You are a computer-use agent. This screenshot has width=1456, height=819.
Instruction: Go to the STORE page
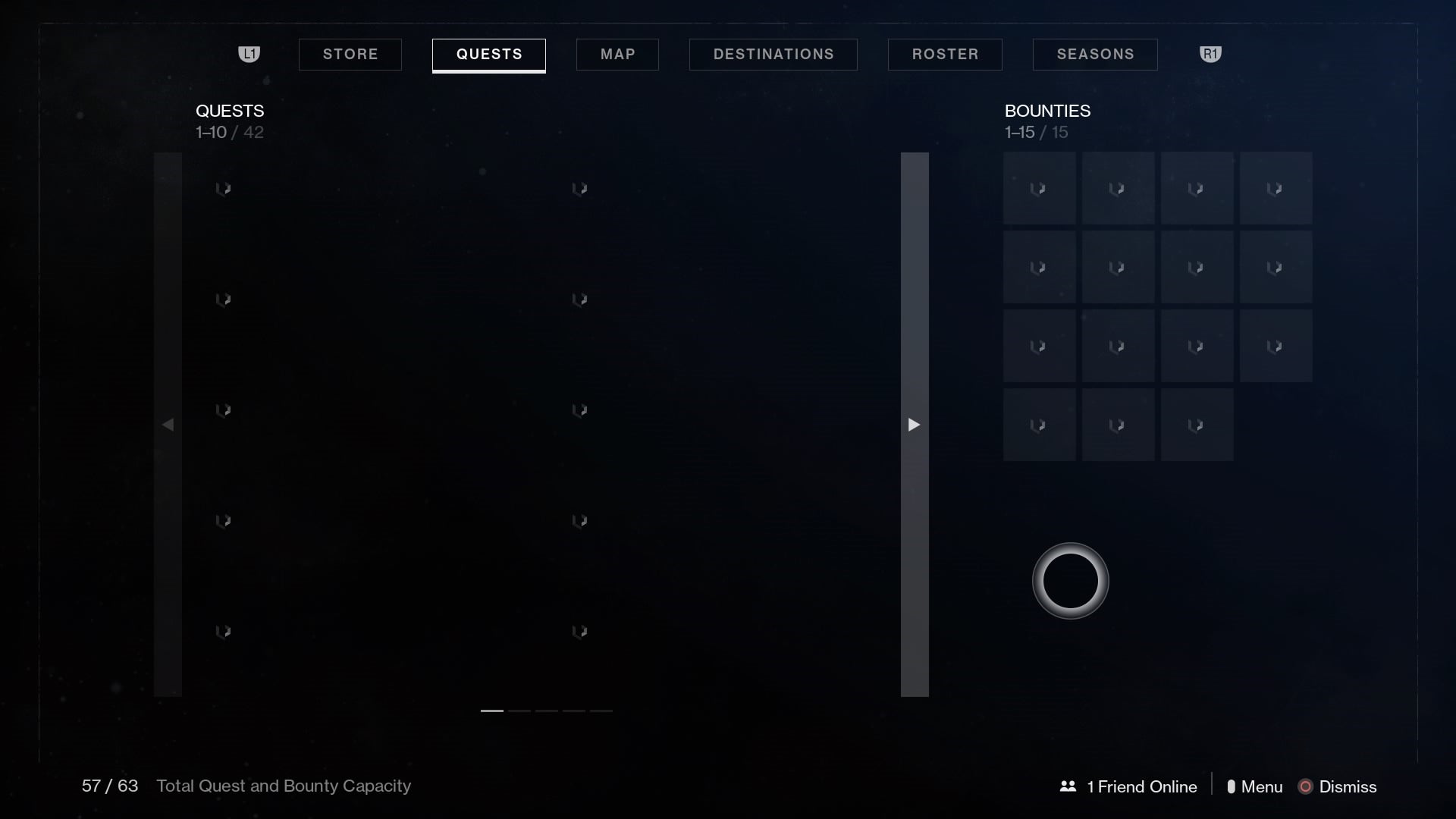(350, 54)
